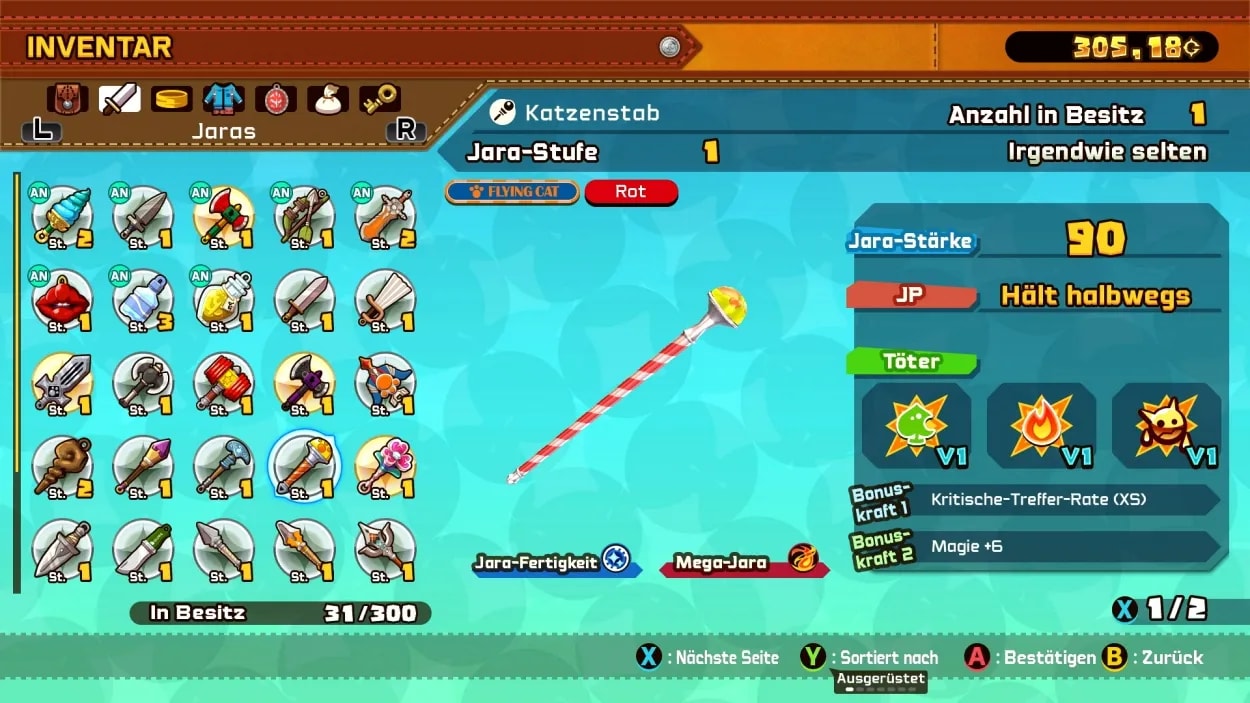Open the white sack materials tab

coord(327,98)
